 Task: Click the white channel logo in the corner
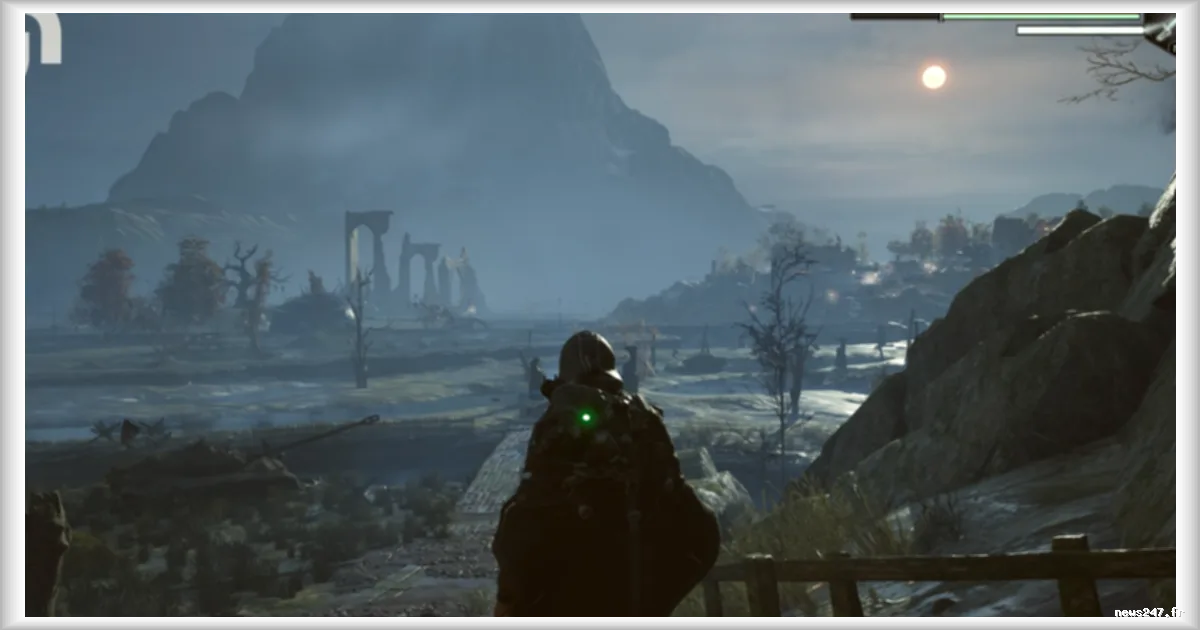click(x=43, y=42)
